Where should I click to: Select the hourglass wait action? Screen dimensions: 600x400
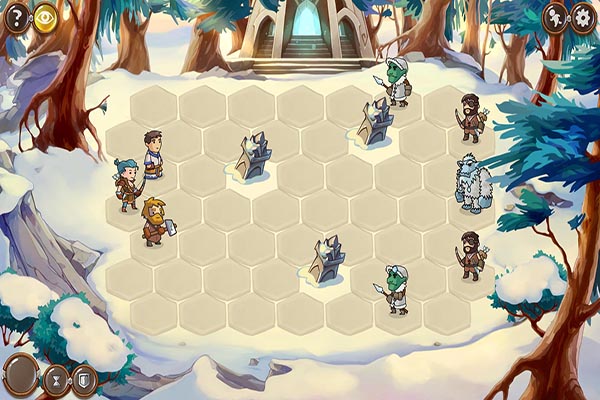(55, 380)
